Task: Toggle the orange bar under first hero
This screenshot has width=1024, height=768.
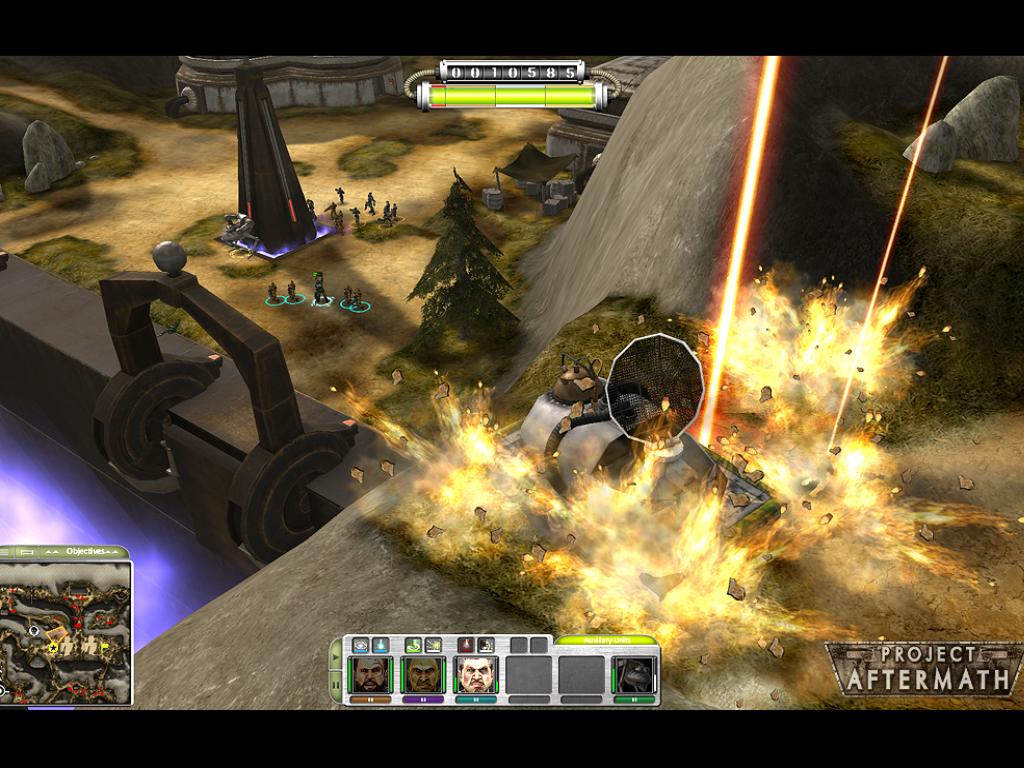Action: pos(371,701)
